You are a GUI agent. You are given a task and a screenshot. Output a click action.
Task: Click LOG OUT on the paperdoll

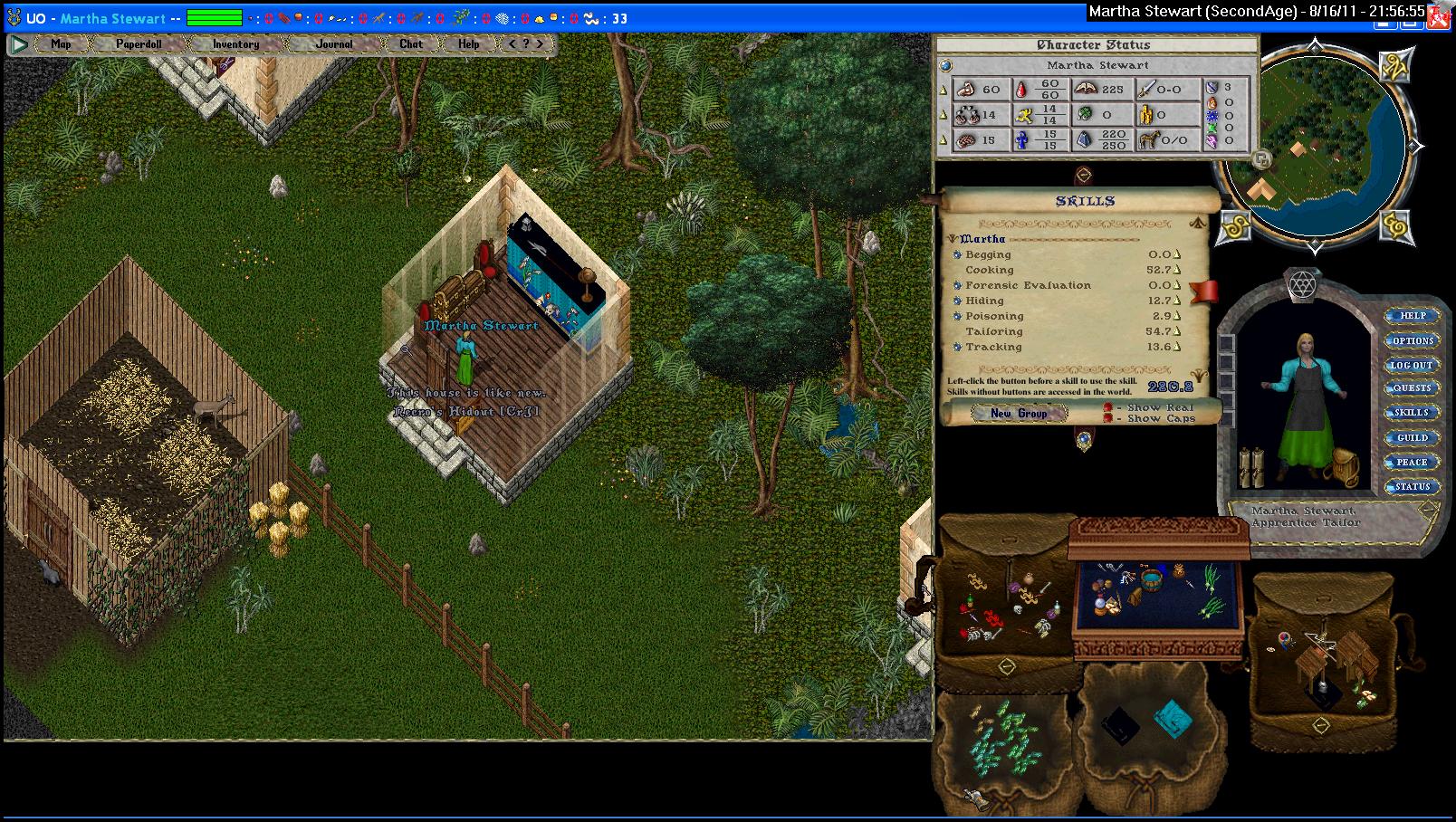1412,365
